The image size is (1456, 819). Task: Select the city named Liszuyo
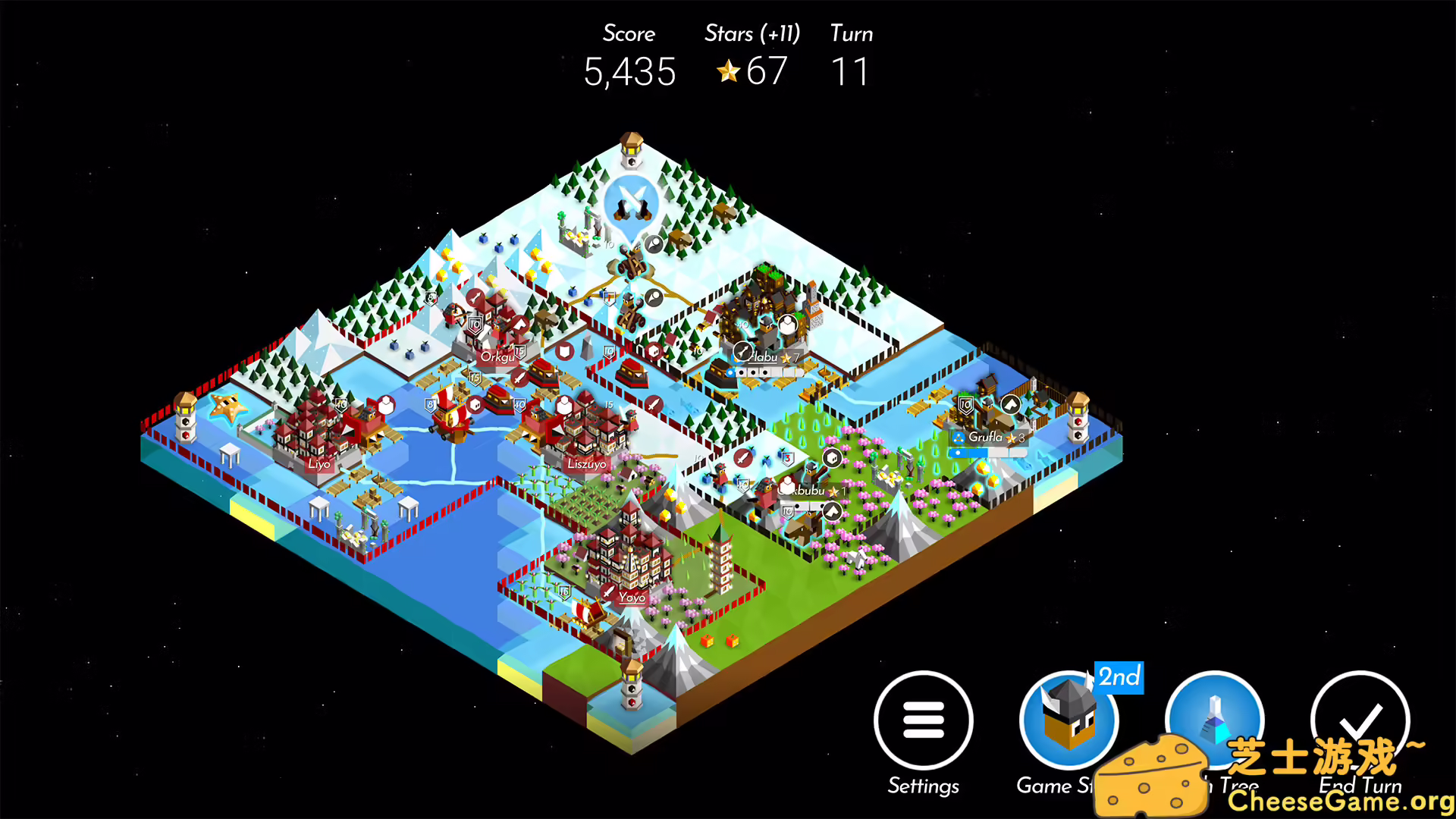[x=588, y=464]
